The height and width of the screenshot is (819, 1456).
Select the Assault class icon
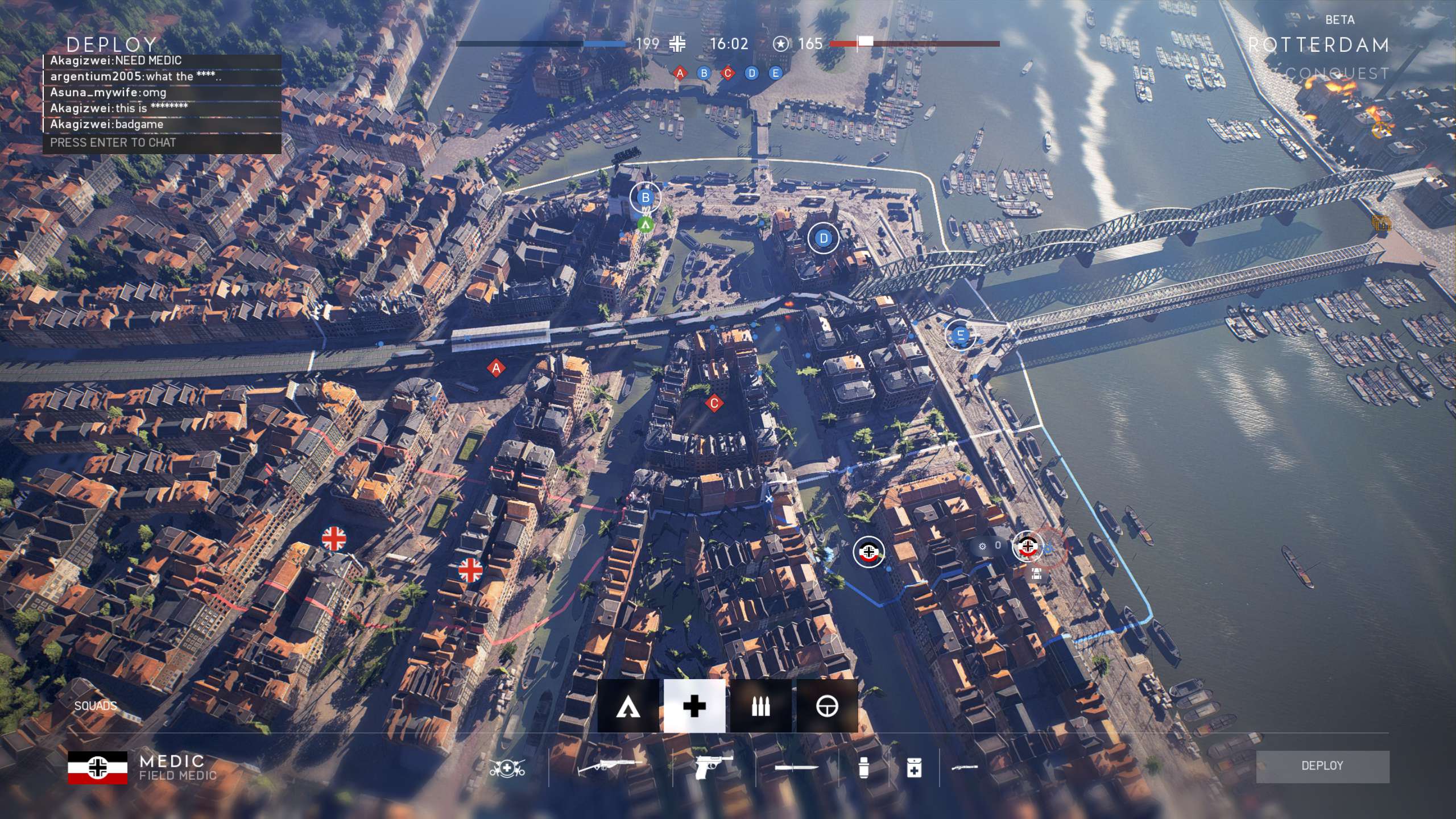[x=628, y=707]
